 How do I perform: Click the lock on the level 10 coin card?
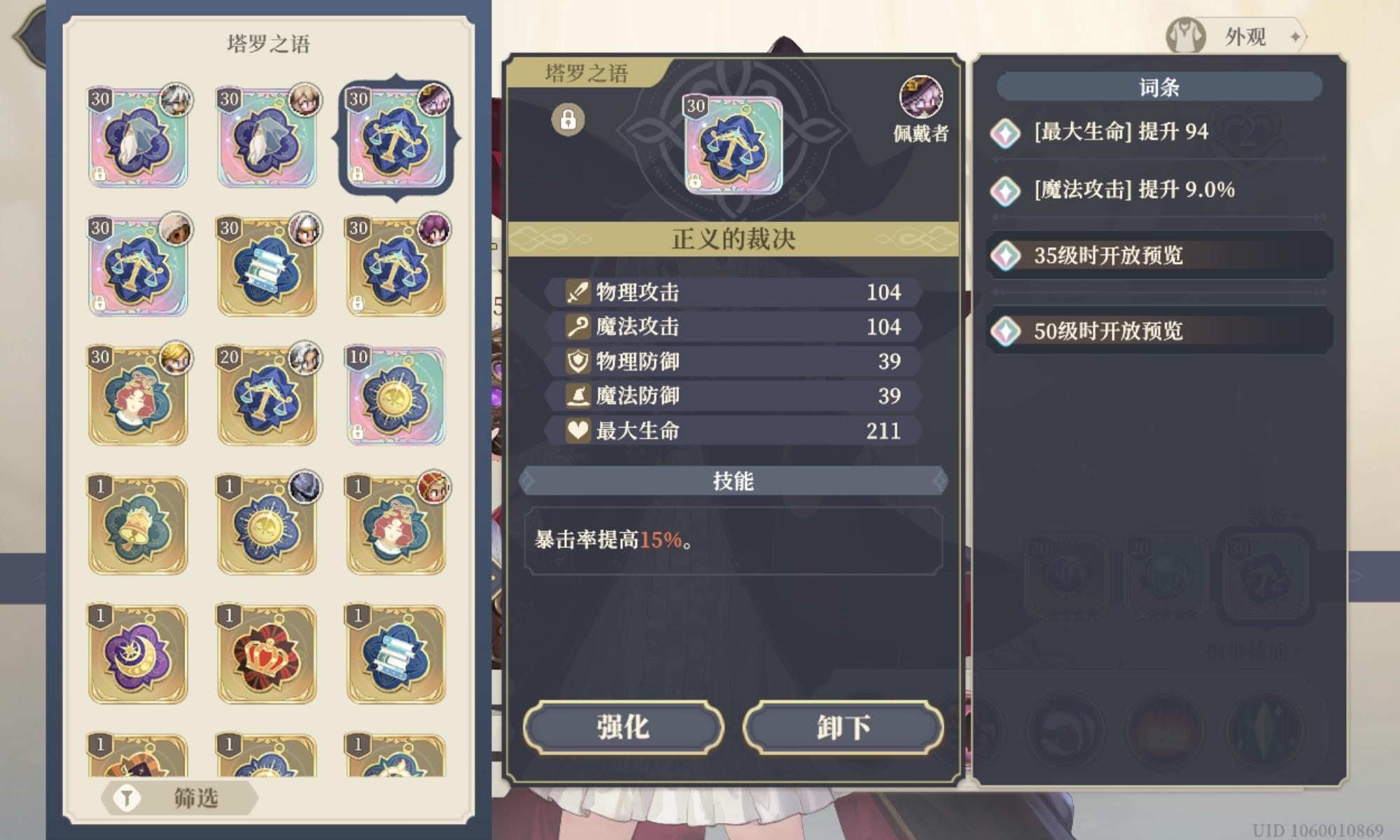(358, 434)
